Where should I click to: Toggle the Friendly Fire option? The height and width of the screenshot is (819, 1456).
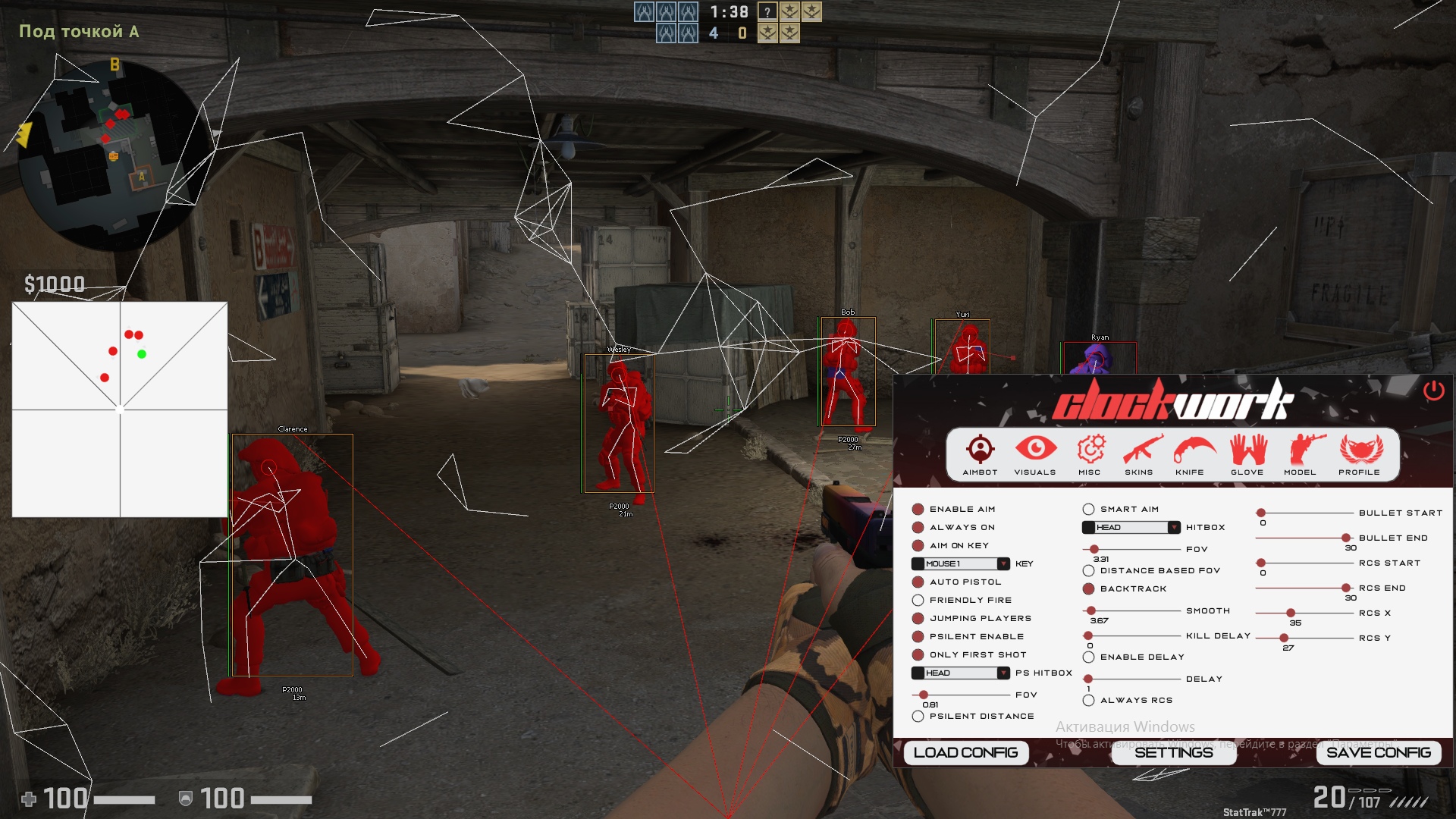[x=918, y=600]
